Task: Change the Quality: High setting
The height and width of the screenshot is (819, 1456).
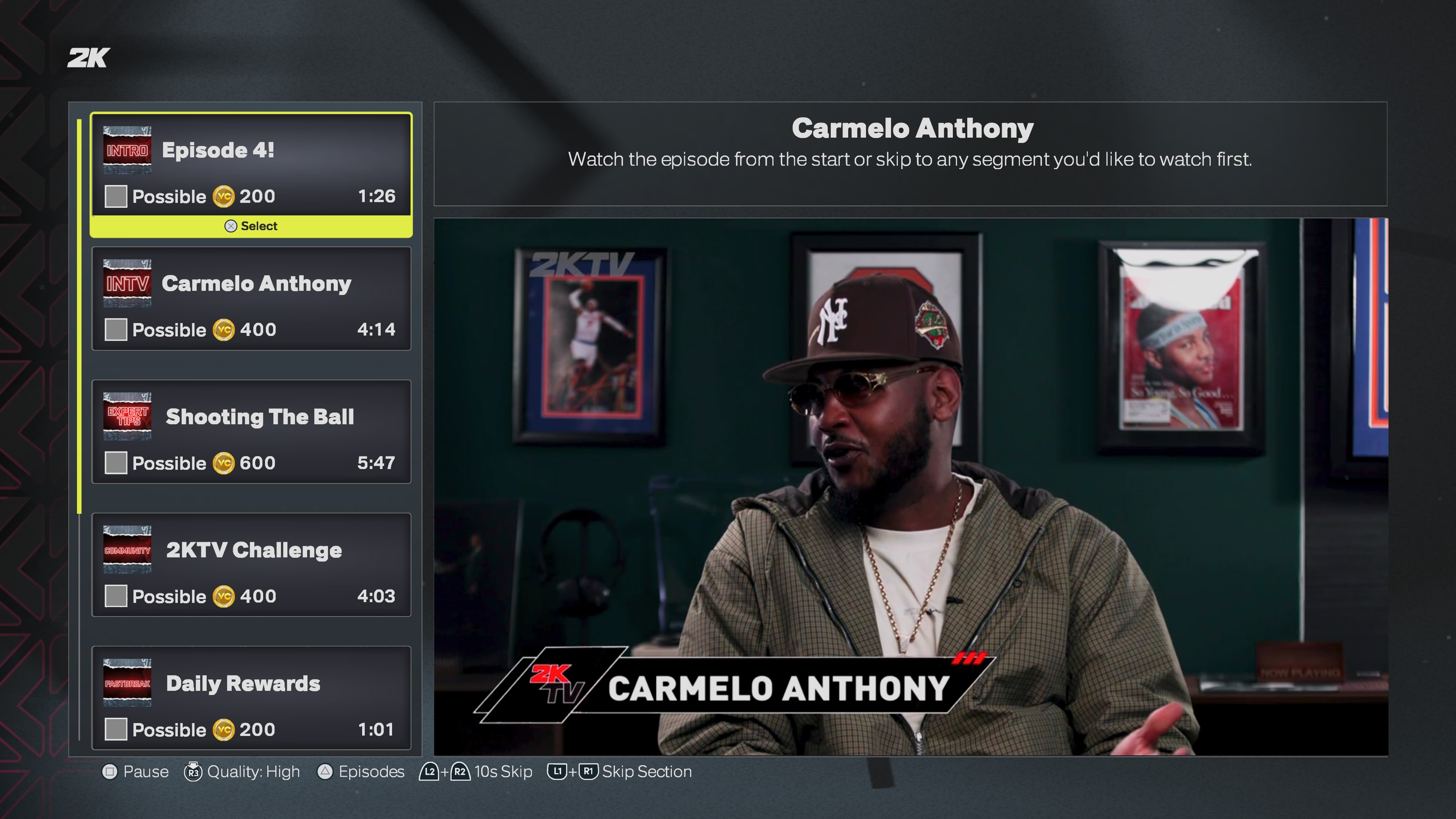Action: tap(243, 772)
